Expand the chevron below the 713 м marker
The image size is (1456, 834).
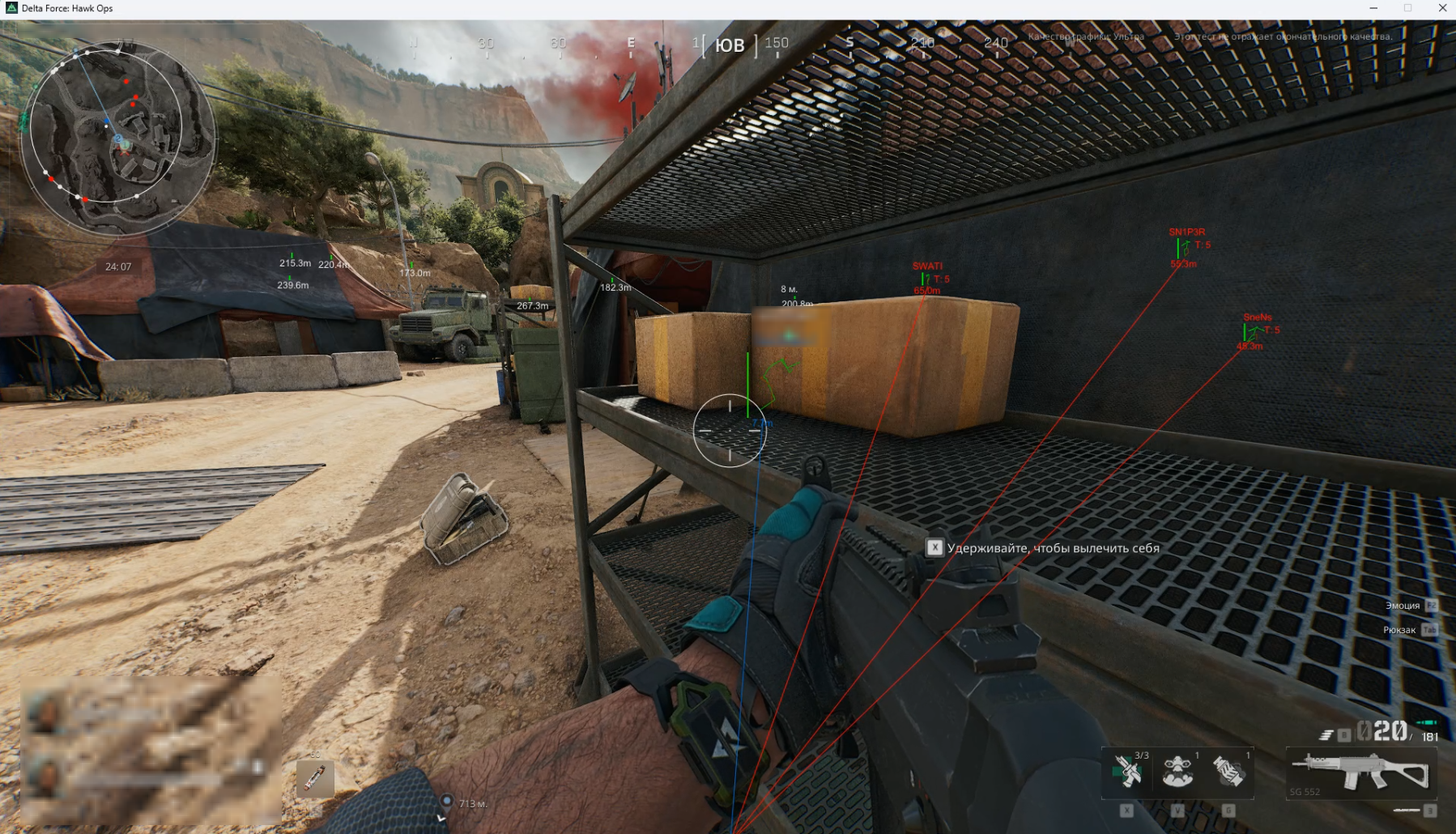coord(441,818)
